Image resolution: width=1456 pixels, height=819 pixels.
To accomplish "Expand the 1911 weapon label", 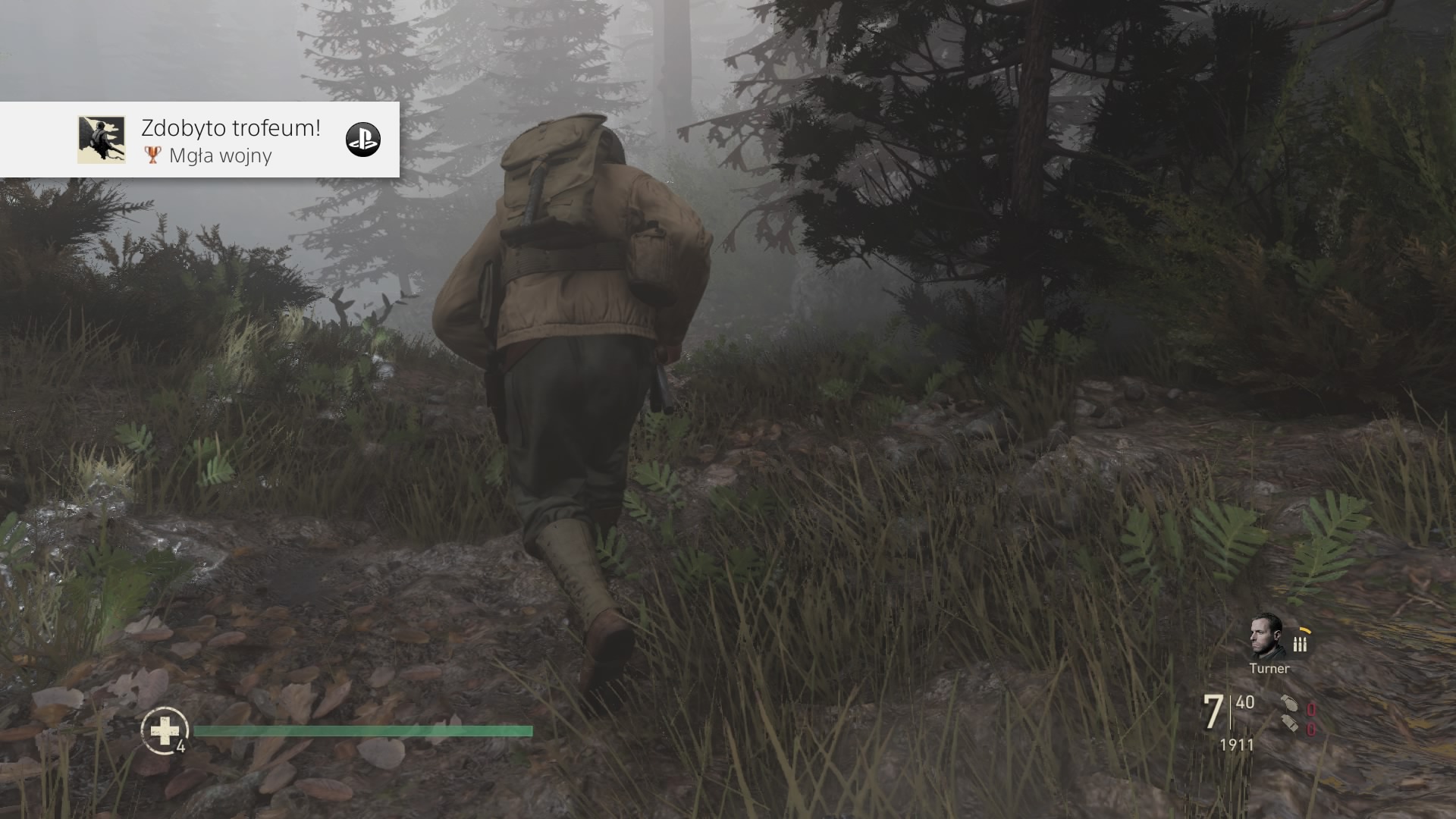I will point(1235,744).
